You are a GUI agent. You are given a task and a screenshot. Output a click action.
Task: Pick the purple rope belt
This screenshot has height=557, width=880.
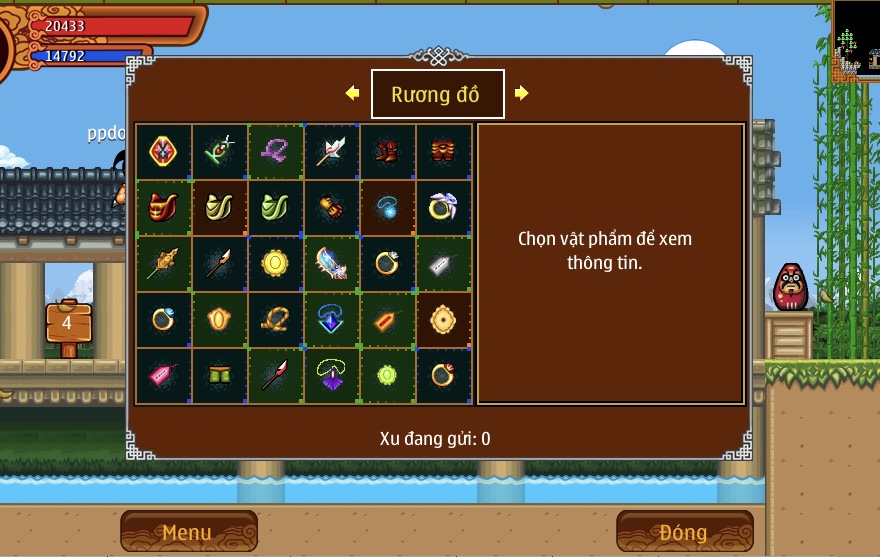click(275, 152)
